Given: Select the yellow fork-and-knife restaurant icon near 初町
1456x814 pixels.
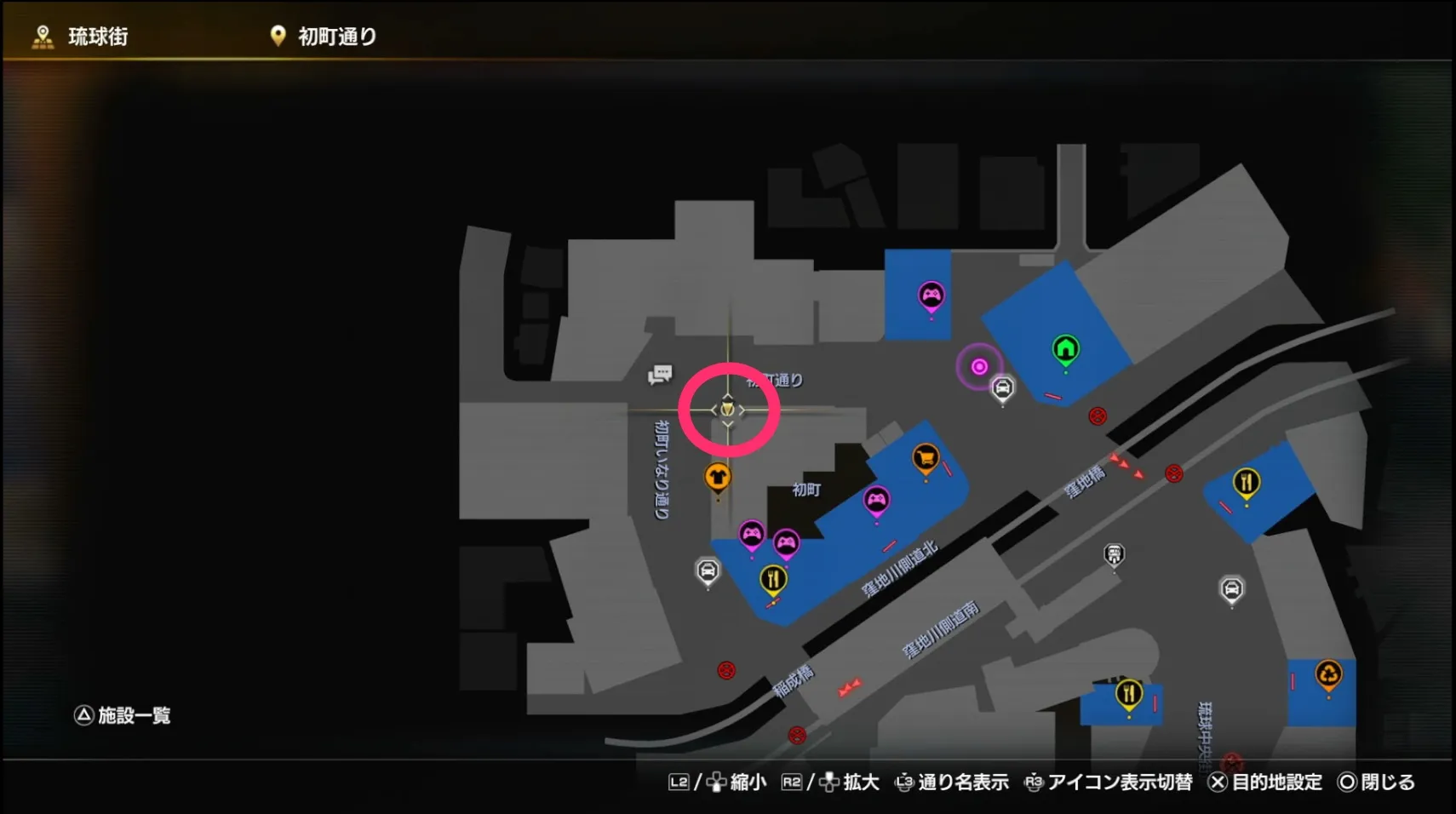Looking at the screenshot, I should (771, 578).
